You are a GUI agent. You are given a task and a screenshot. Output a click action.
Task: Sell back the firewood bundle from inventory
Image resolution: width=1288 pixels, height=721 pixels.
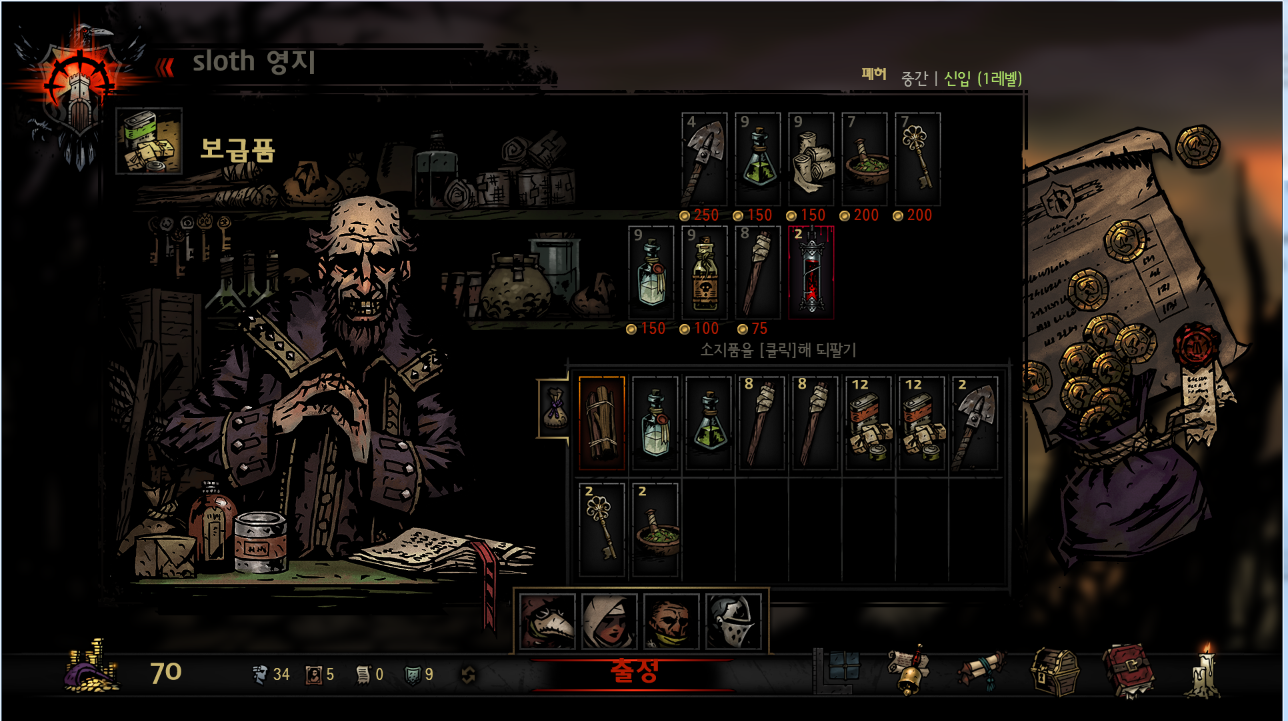coord(602,423)
